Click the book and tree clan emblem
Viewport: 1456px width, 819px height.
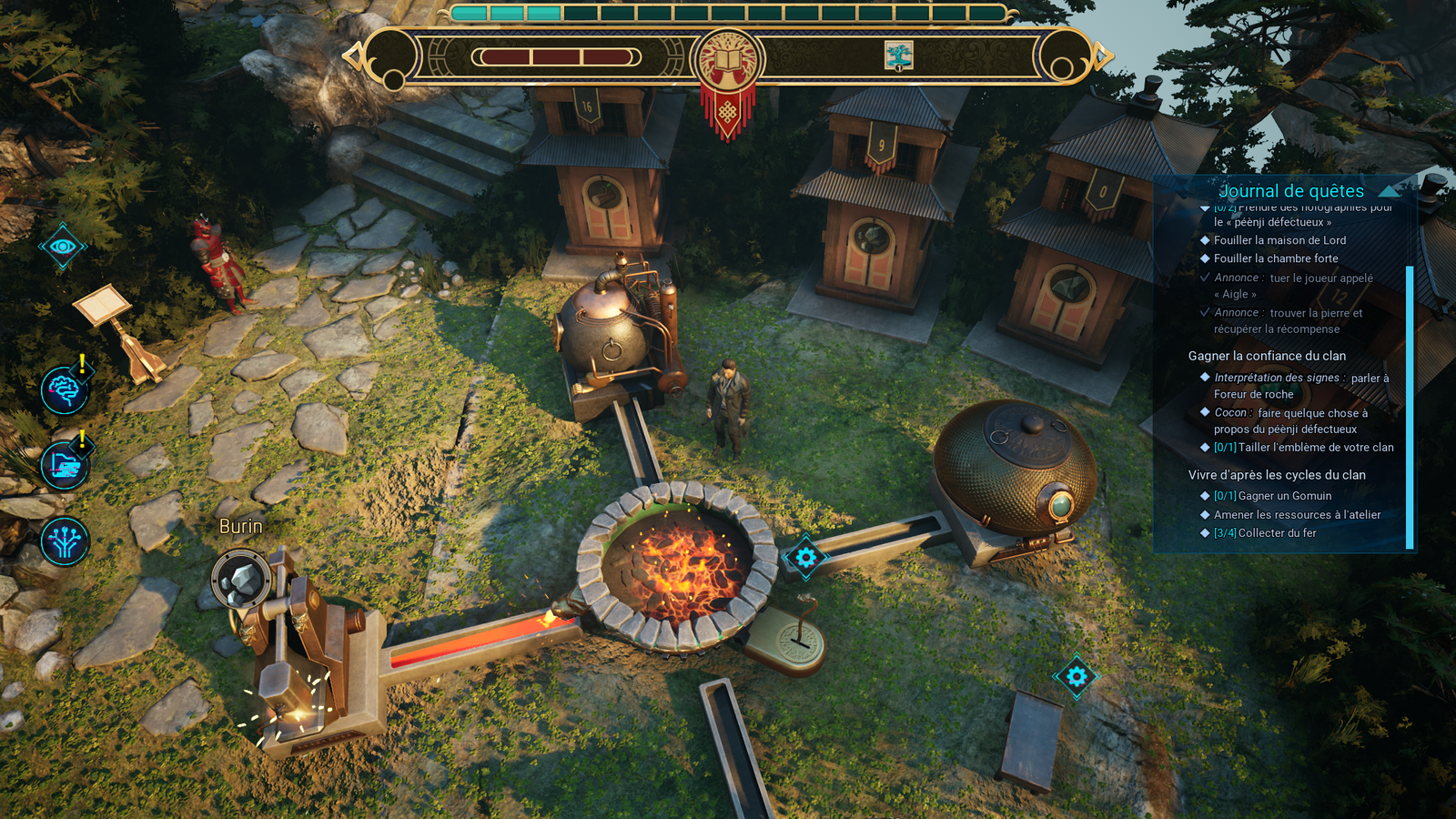click(727, 58)
